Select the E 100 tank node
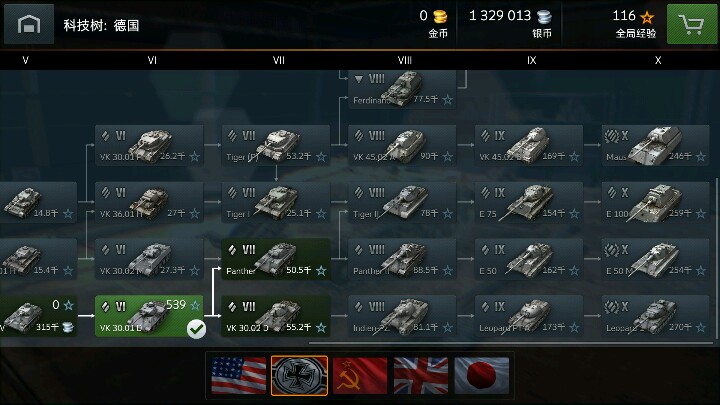The width and height of the screenshot is (720, 405). click(655, 203)
